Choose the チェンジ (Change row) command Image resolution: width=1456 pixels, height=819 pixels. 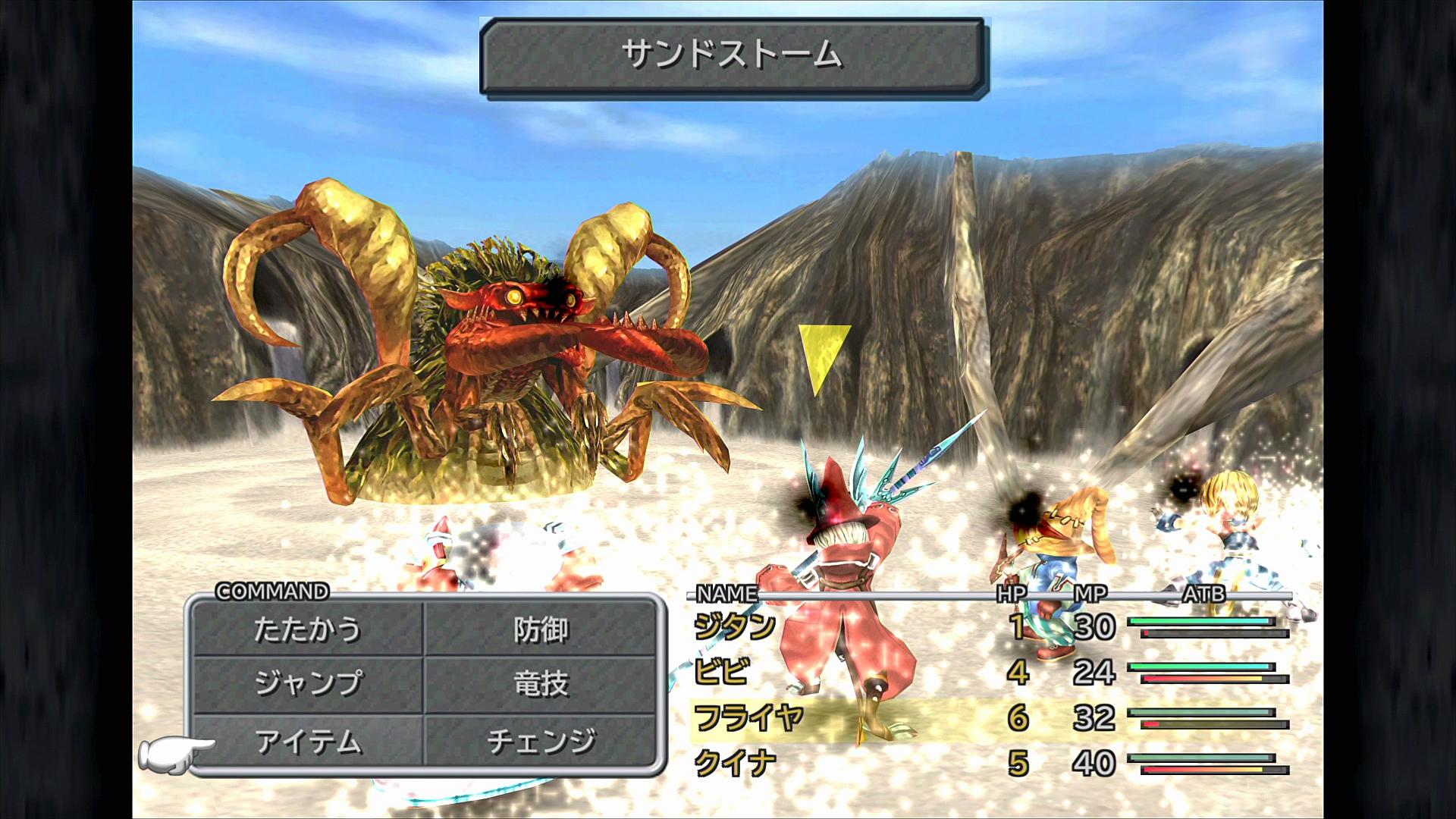540,741
